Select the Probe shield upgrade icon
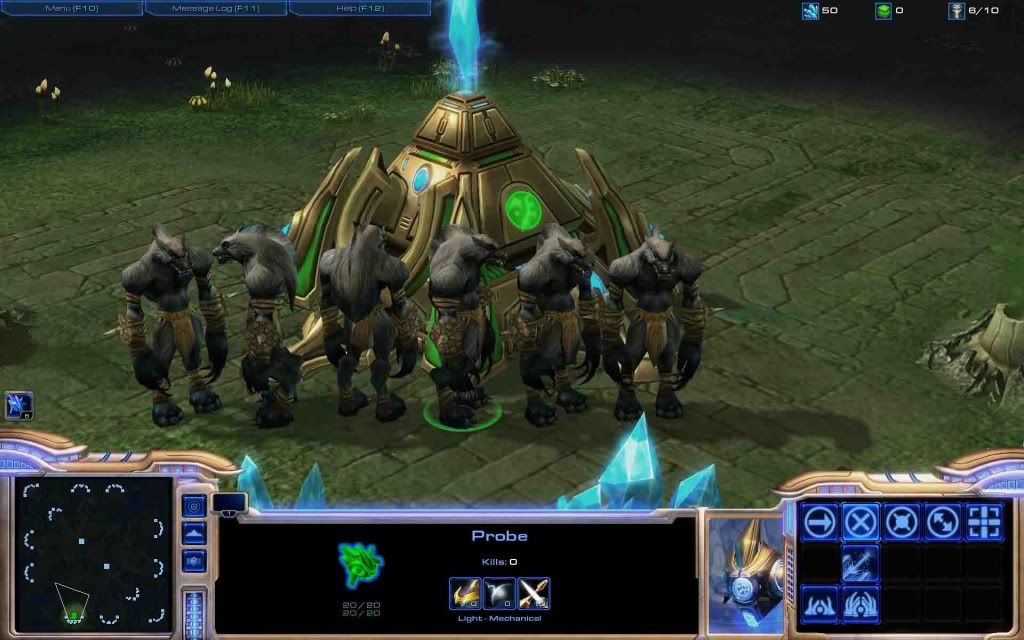The image size is (1024, 640). [x=499, y=594]
